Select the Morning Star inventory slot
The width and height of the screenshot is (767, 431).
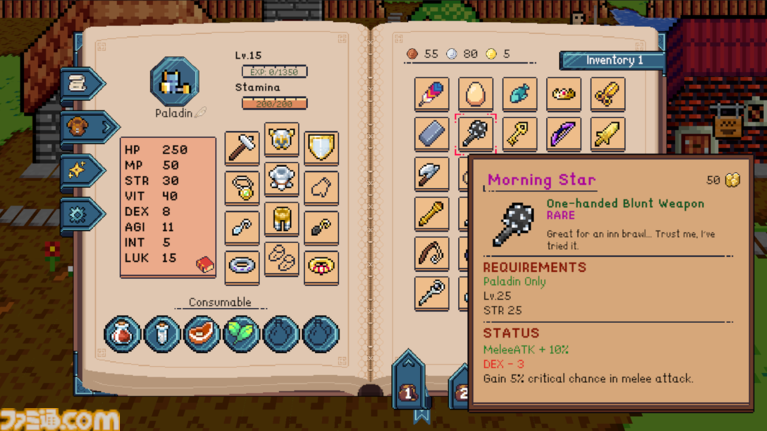475,134
